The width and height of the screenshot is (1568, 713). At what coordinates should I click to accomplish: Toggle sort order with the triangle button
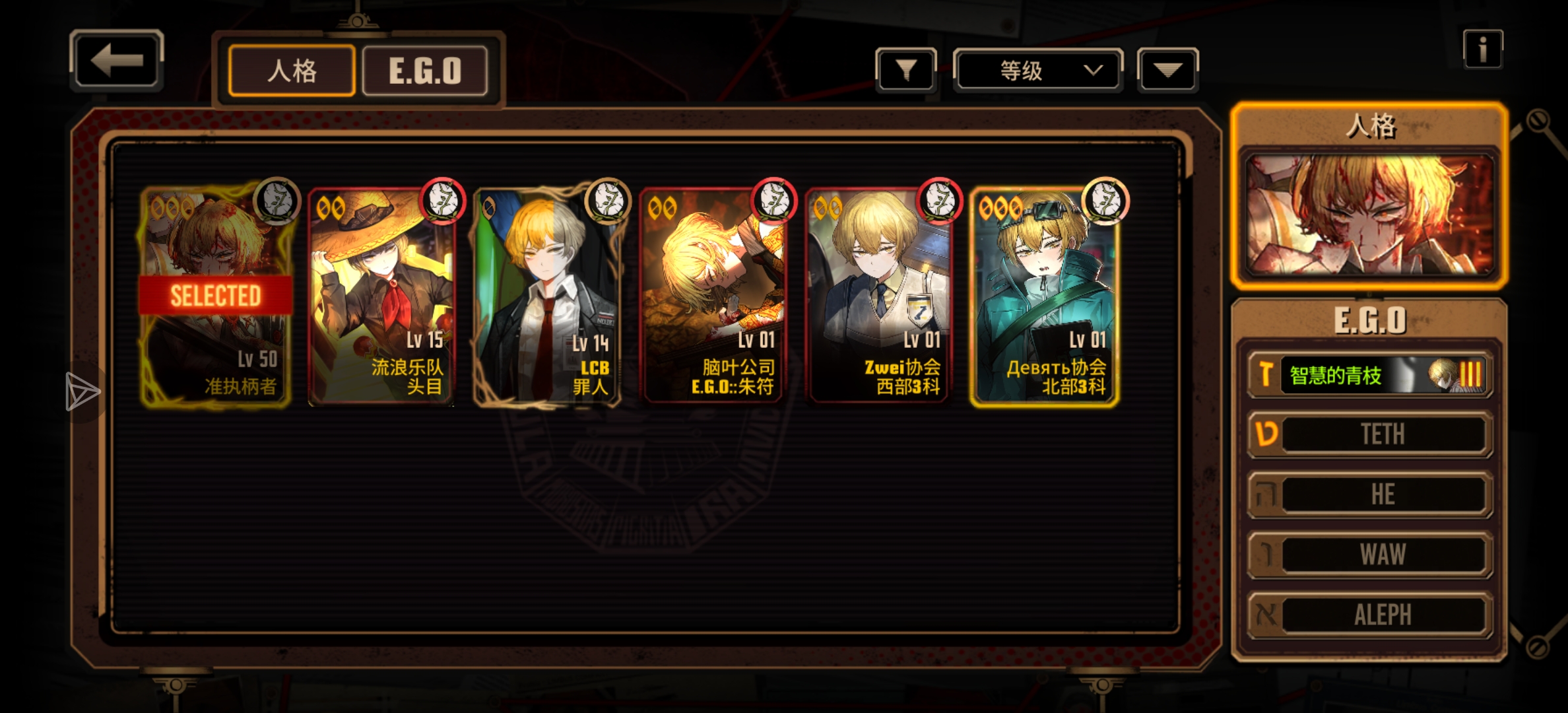click(1167, 69)
